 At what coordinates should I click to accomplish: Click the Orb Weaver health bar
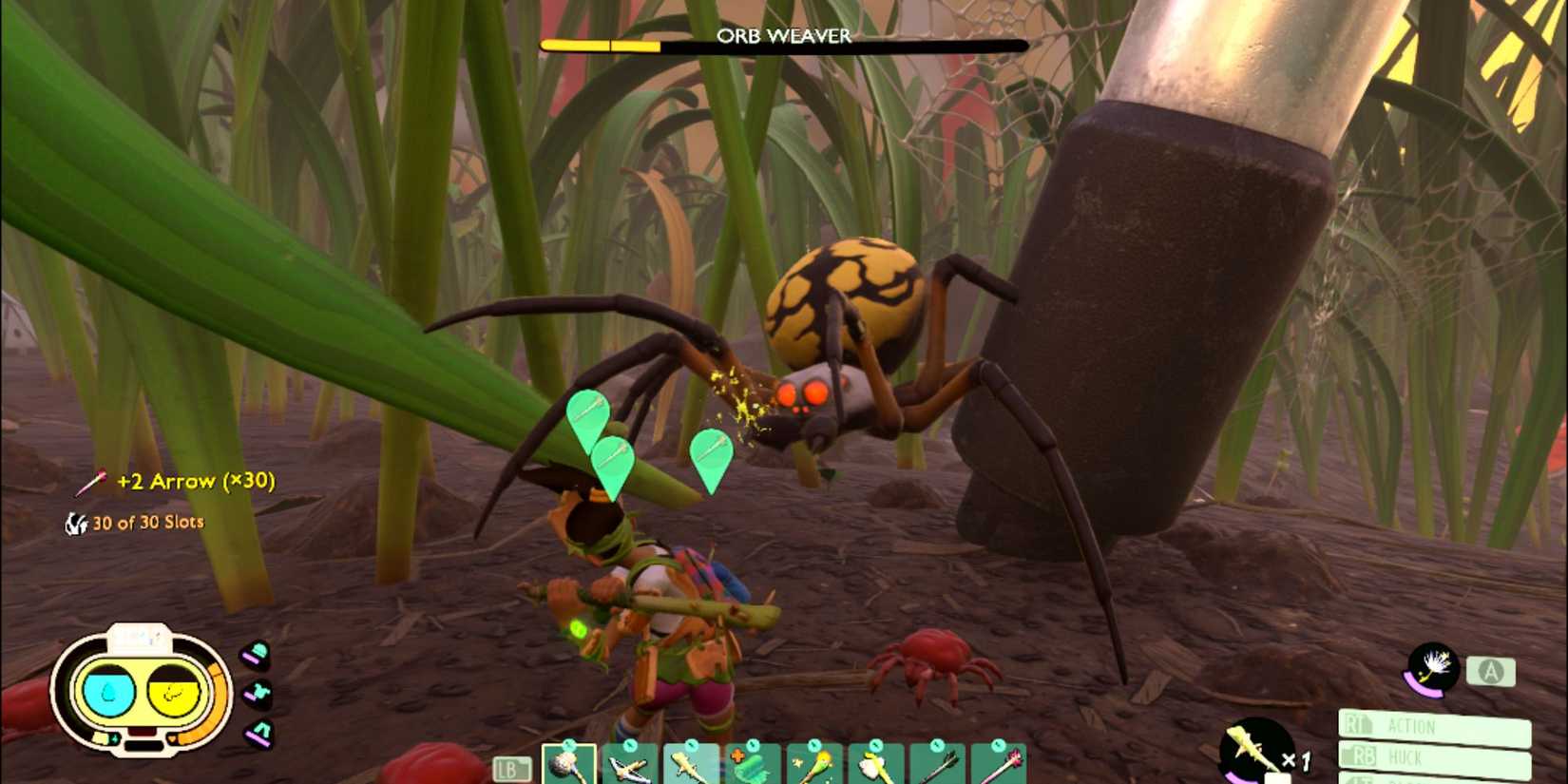[x=784, y=43]
